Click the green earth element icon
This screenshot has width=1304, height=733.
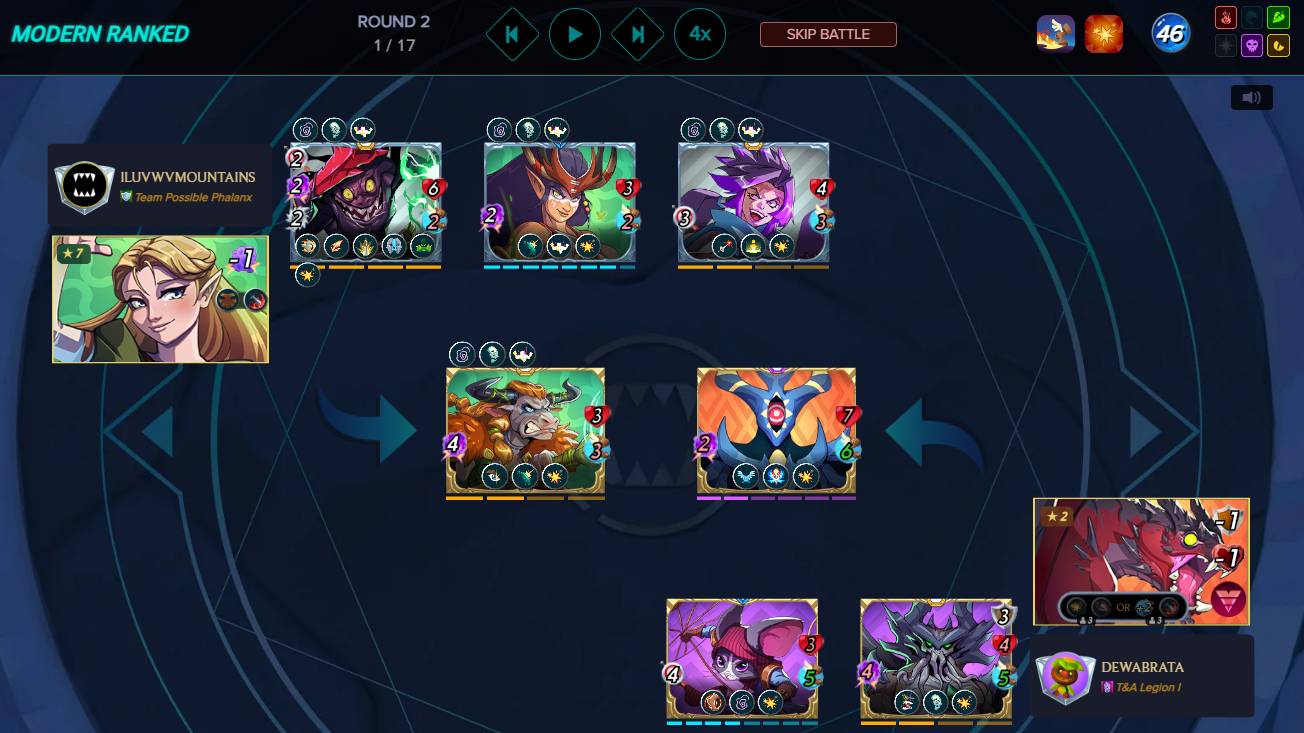click(x=1278, y=18)
